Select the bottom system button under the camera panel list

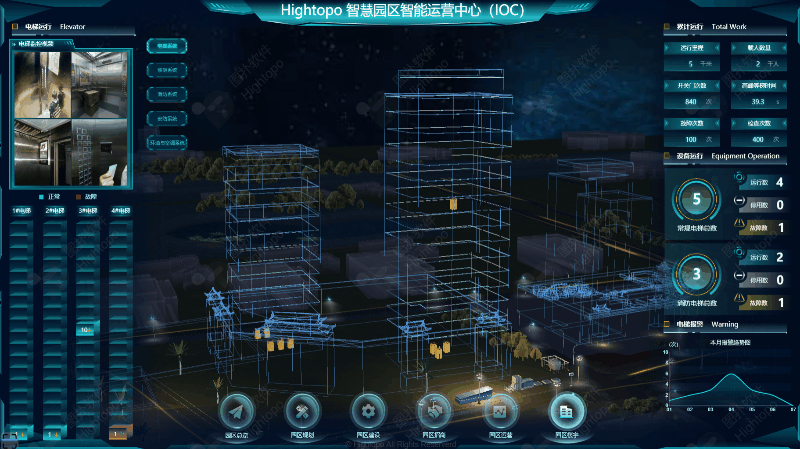click(166, 142)
